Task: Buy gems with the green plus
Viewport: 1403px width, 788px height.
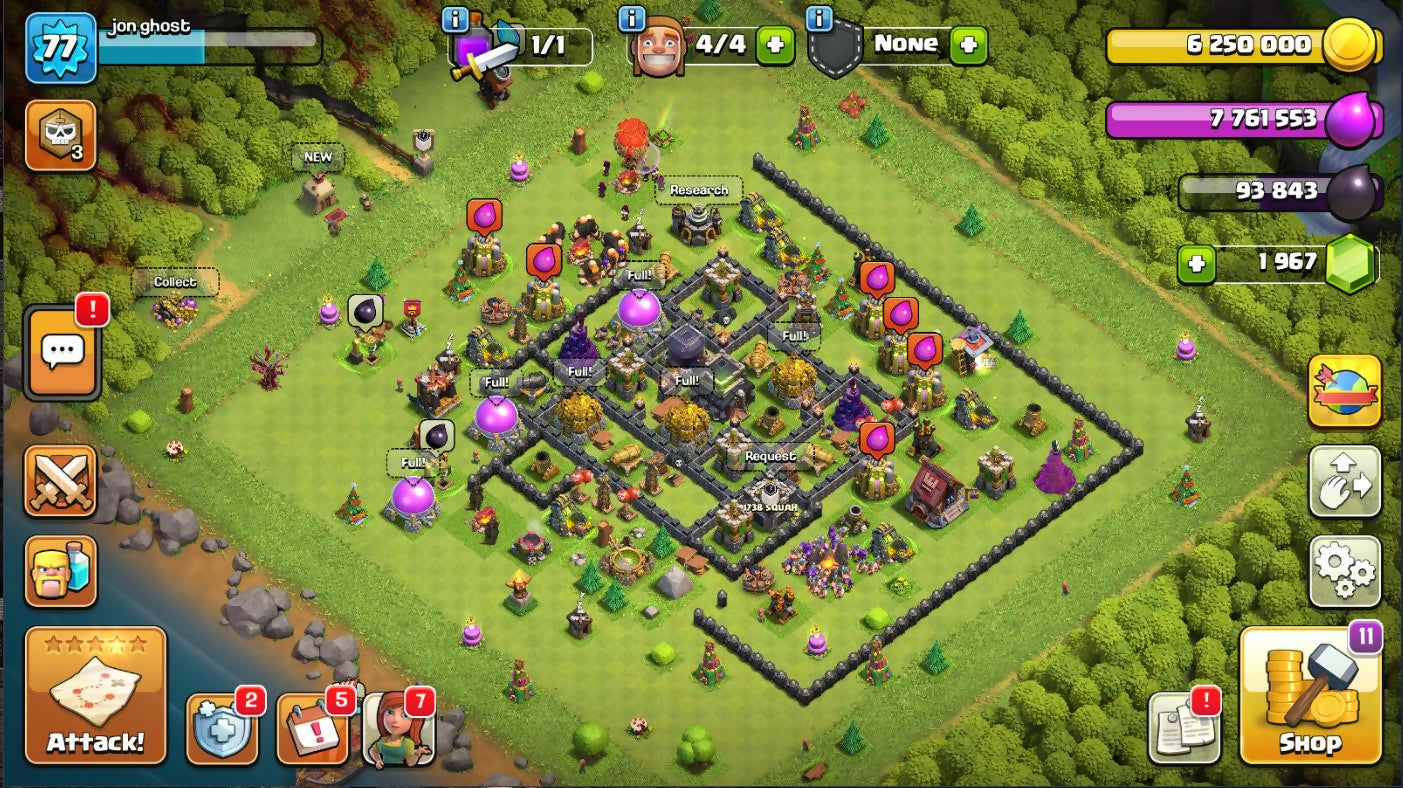Action: [x=1196, y=264]
